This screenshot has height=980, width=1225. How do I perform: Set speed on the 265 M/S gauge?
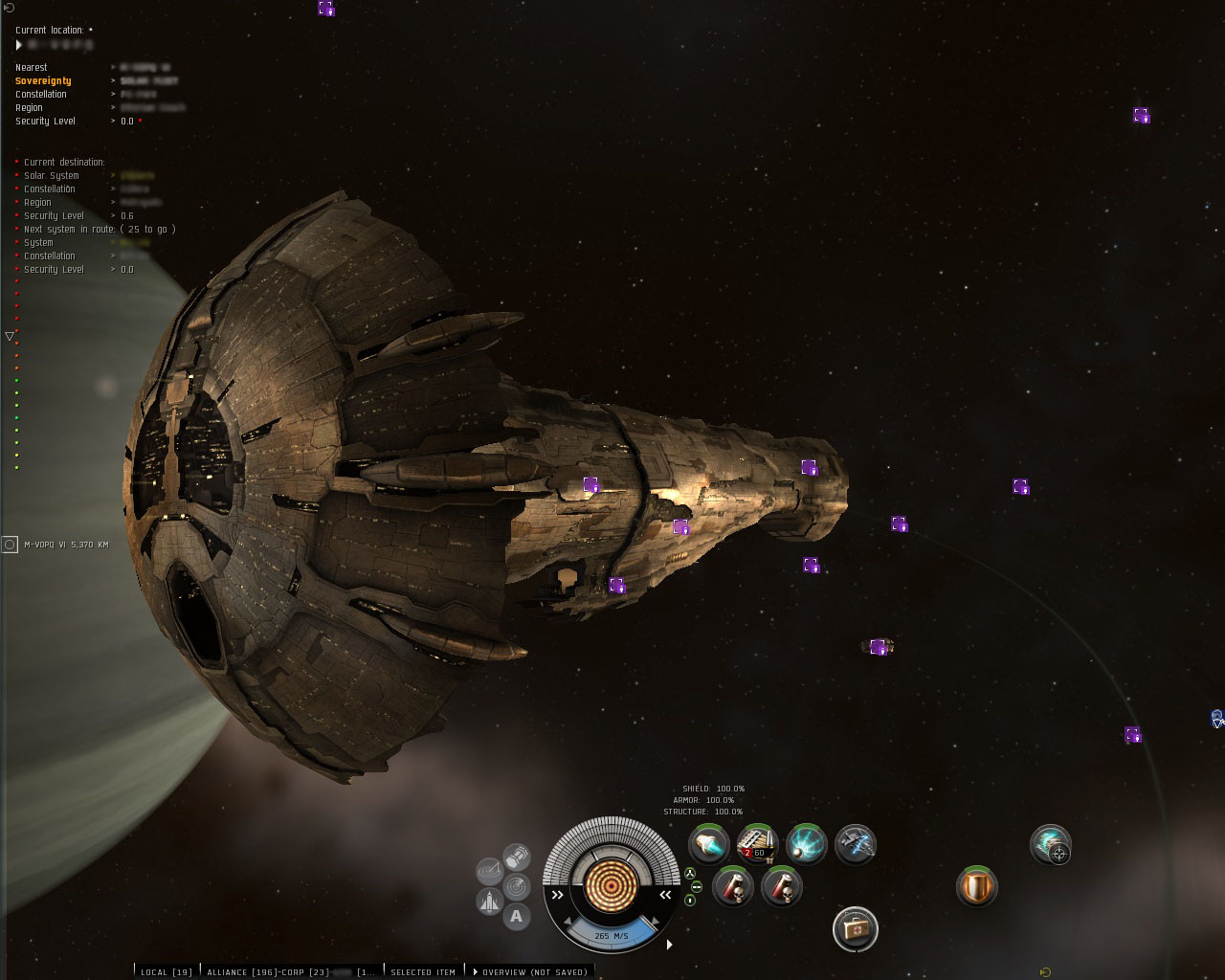pyautogui.click(x=611, y=935)
